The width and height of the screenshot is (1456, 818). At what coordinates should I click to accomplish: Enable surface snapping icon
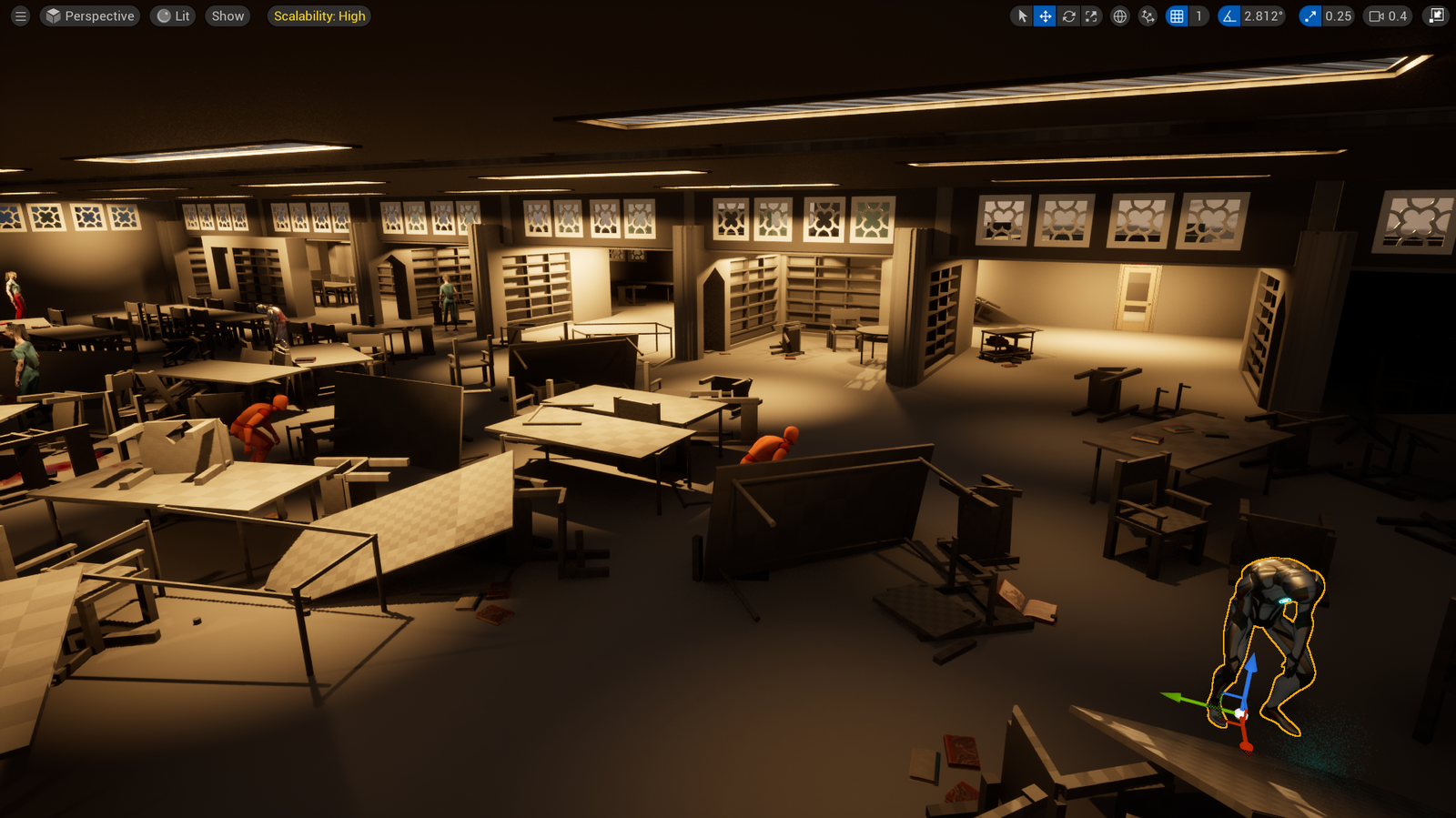[x=1148, y=15]
